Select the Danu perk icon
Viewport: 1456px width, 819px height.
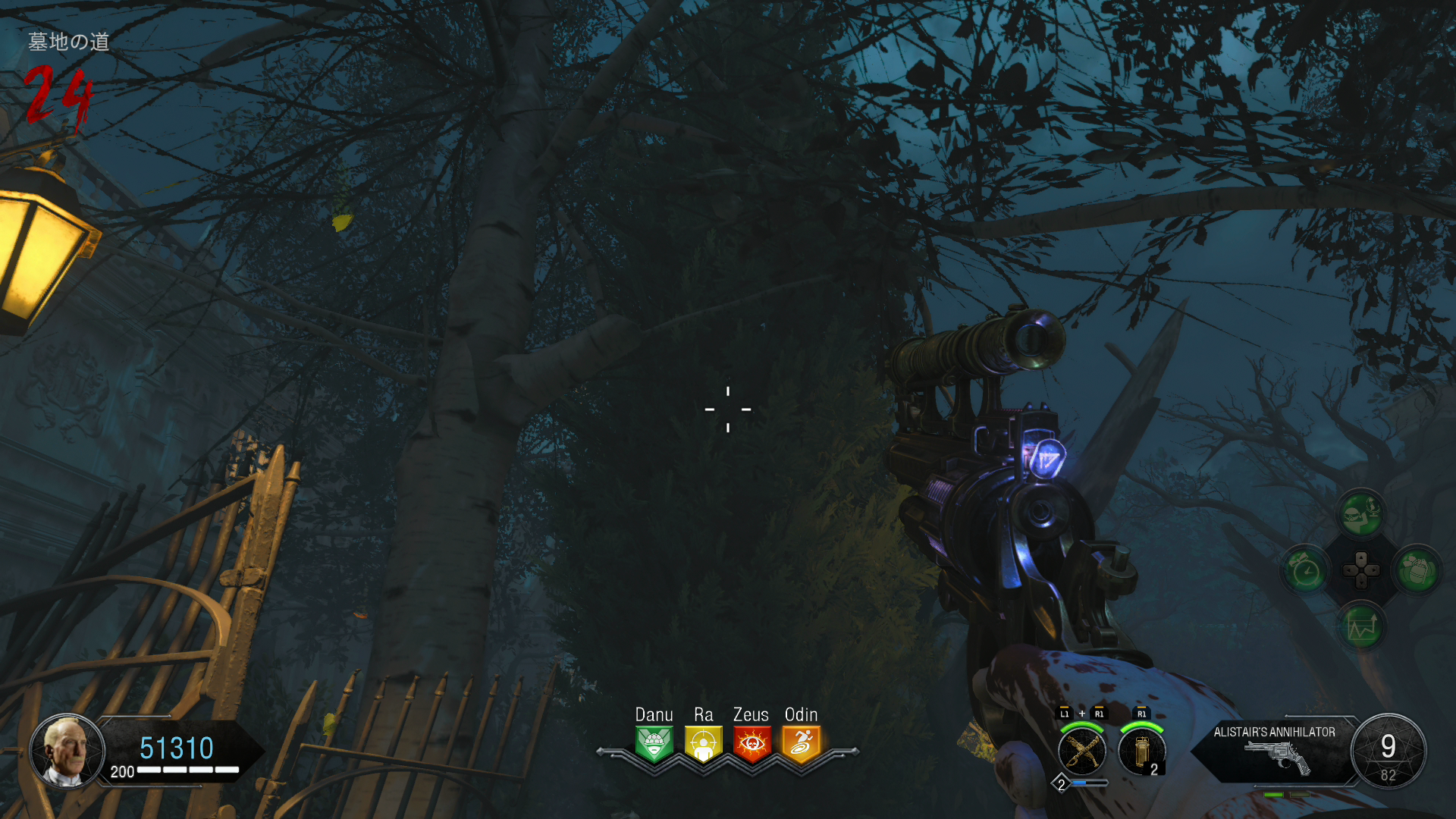pyautogui.click(x=654, y=744)
